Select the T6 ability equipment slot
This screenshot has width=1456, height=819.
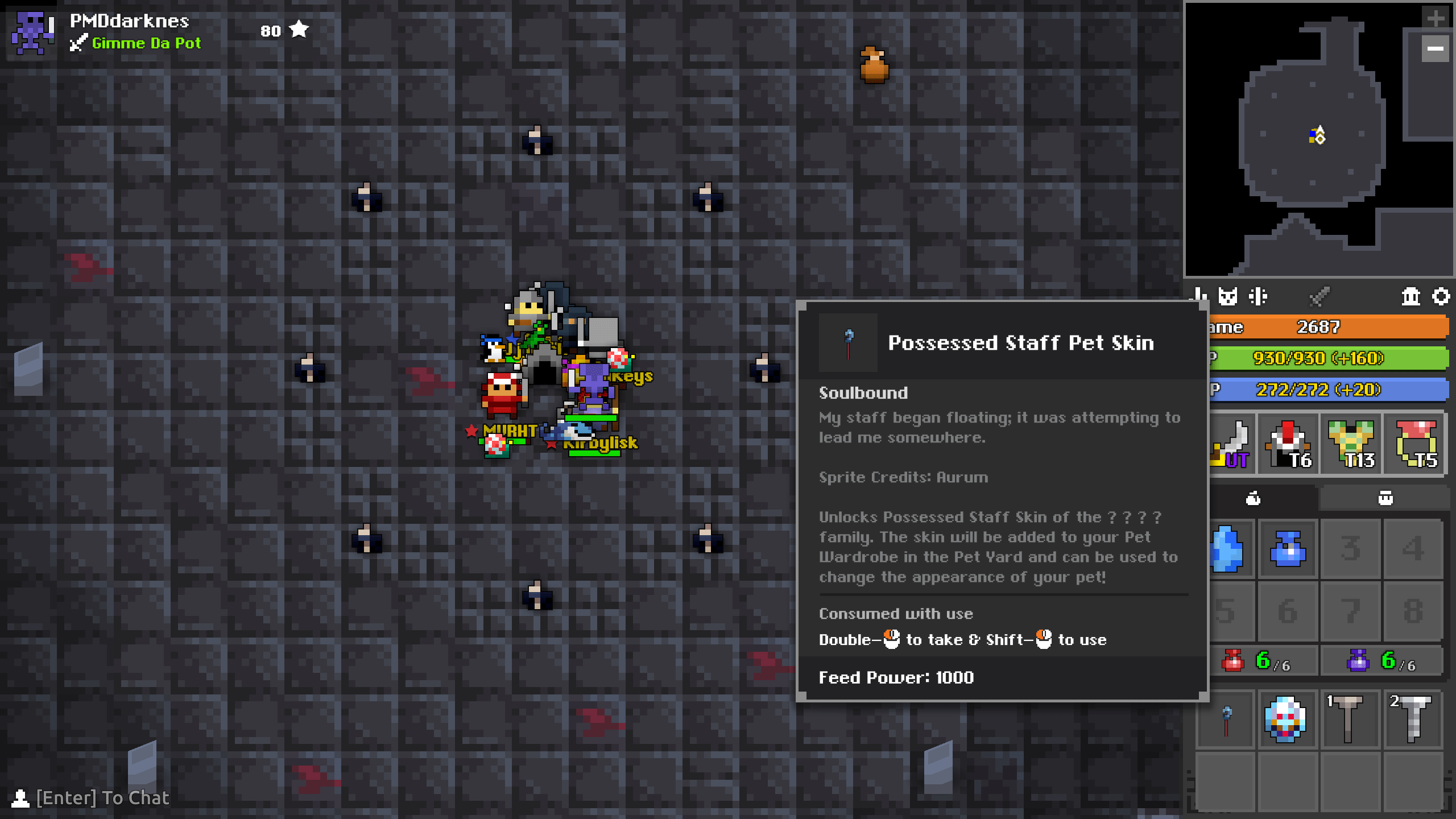tap(1288, 444)
